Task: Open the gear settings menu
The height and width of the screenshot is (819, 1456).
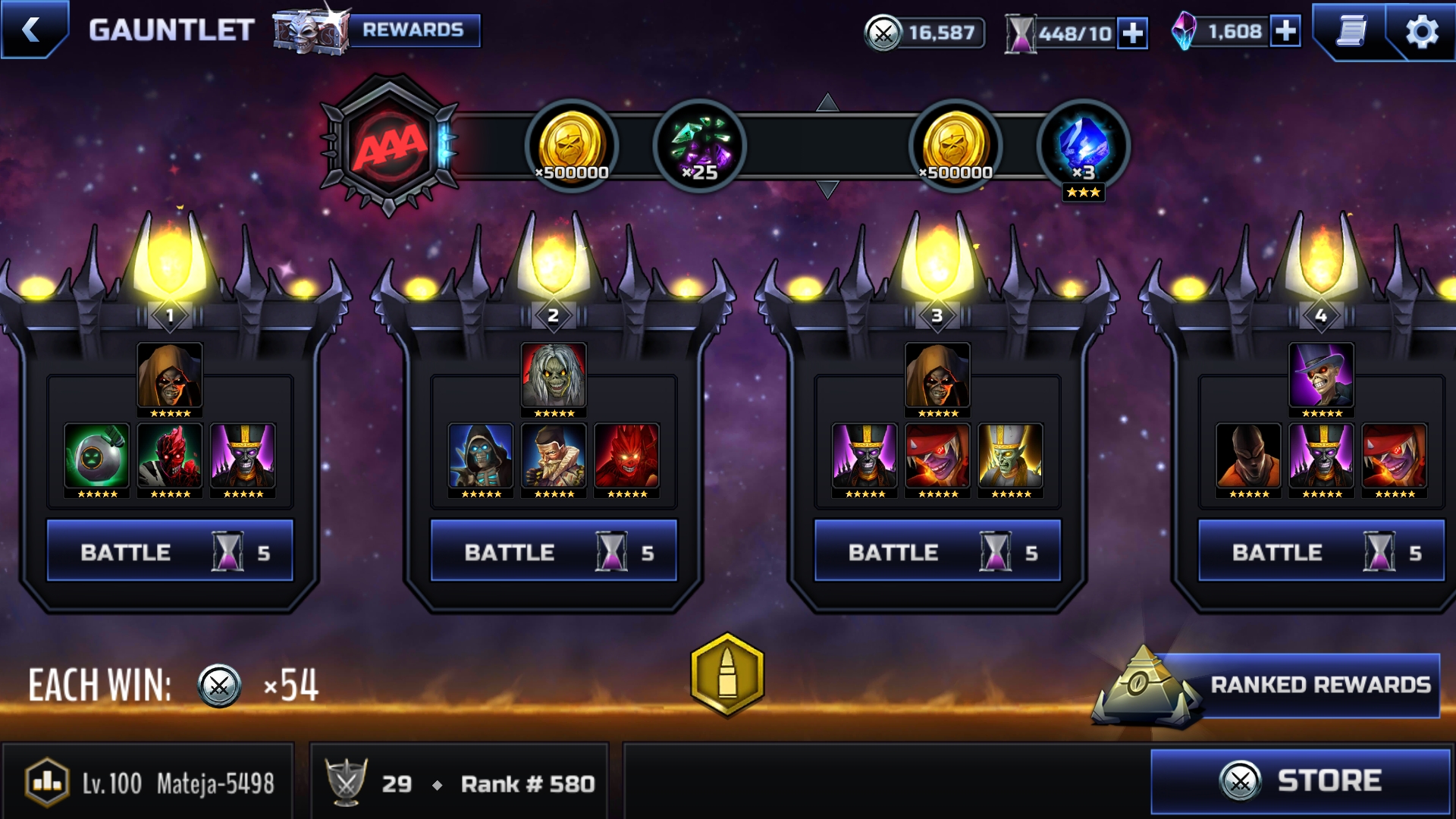Action: click(1421, 32)
